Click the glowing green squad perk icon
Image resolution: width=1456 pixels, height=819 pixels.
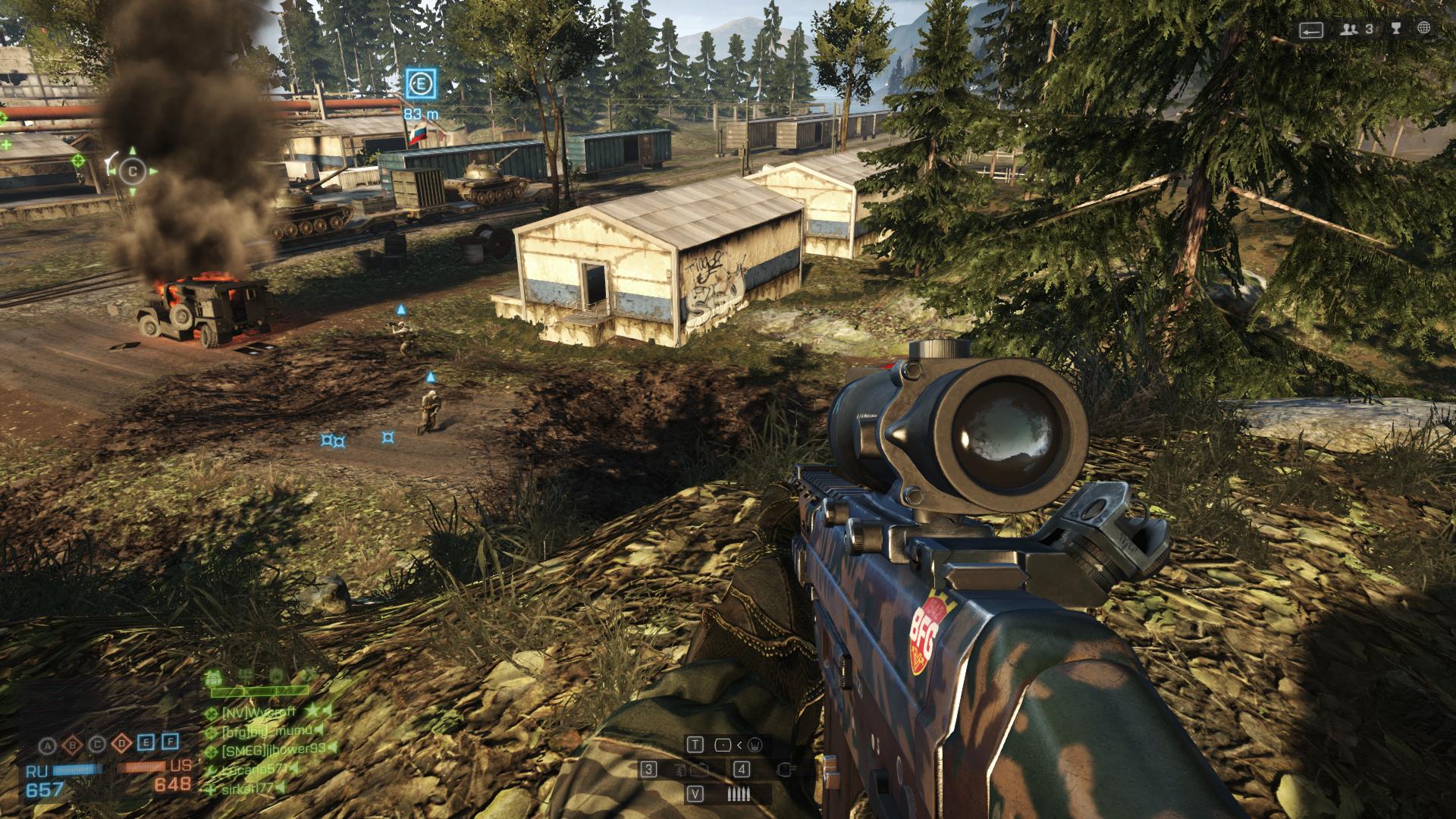click(212, 676)
